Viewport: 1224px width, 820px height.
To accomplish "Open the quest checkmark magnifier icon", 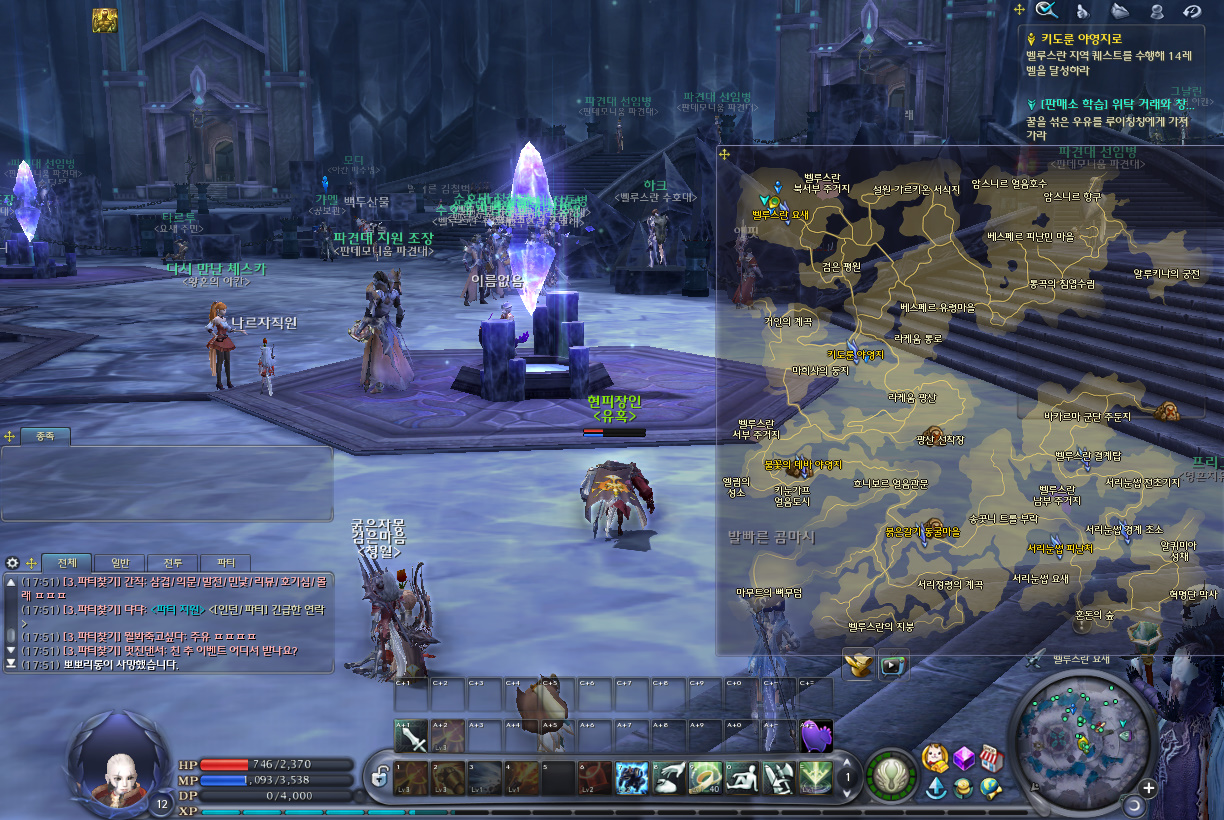I will (1047, 10).
